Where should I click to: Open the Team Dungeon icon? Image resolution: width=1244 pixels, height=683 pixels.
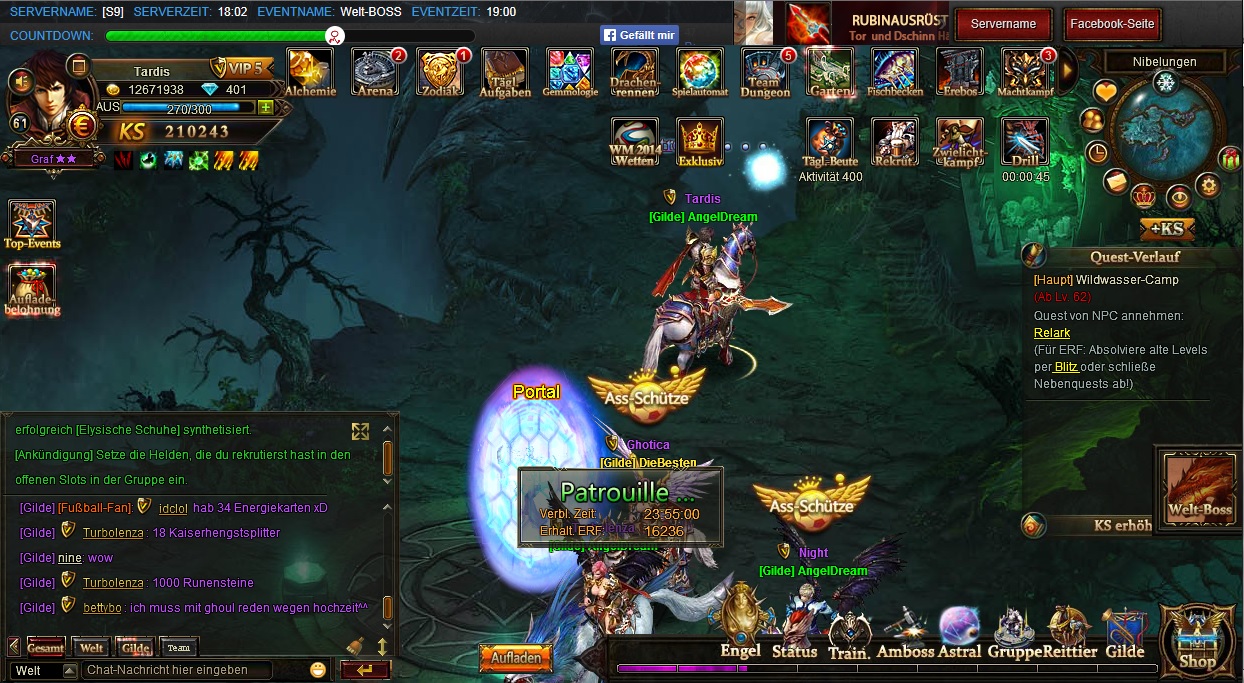[765, 71]
